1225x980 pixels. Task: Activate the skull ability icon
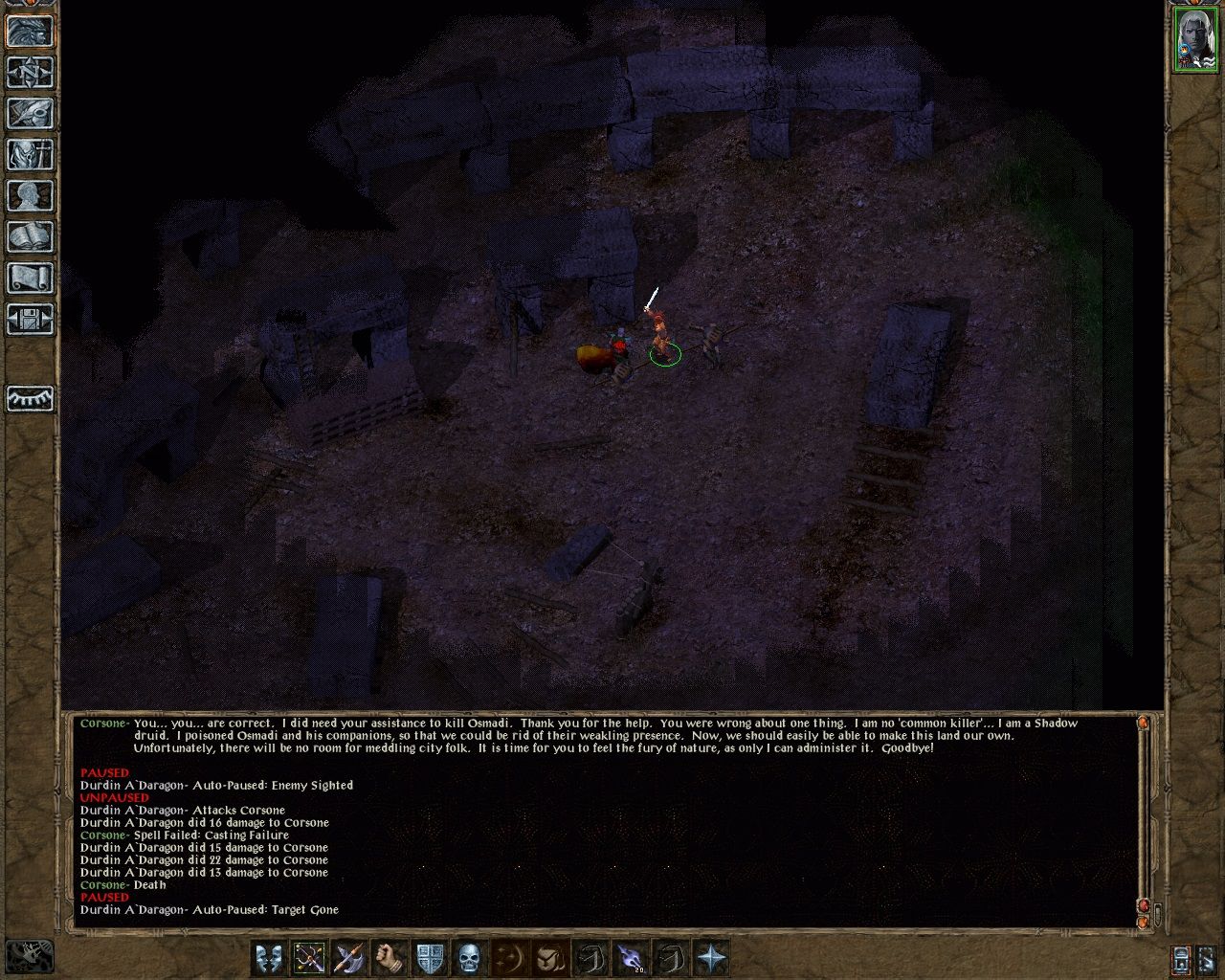(x=469, y=957)
